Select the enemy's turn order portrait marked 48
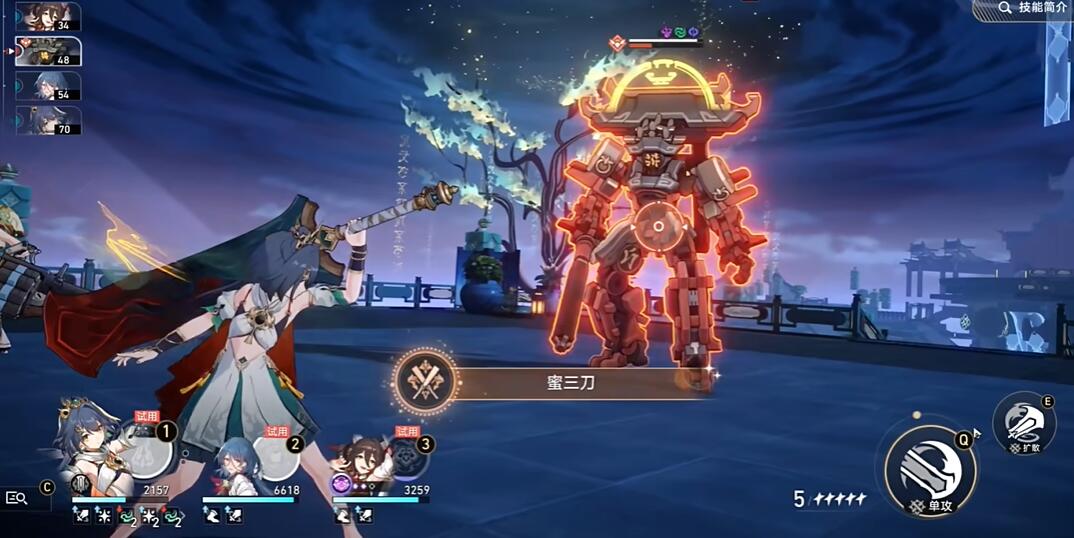 [48, 51]
